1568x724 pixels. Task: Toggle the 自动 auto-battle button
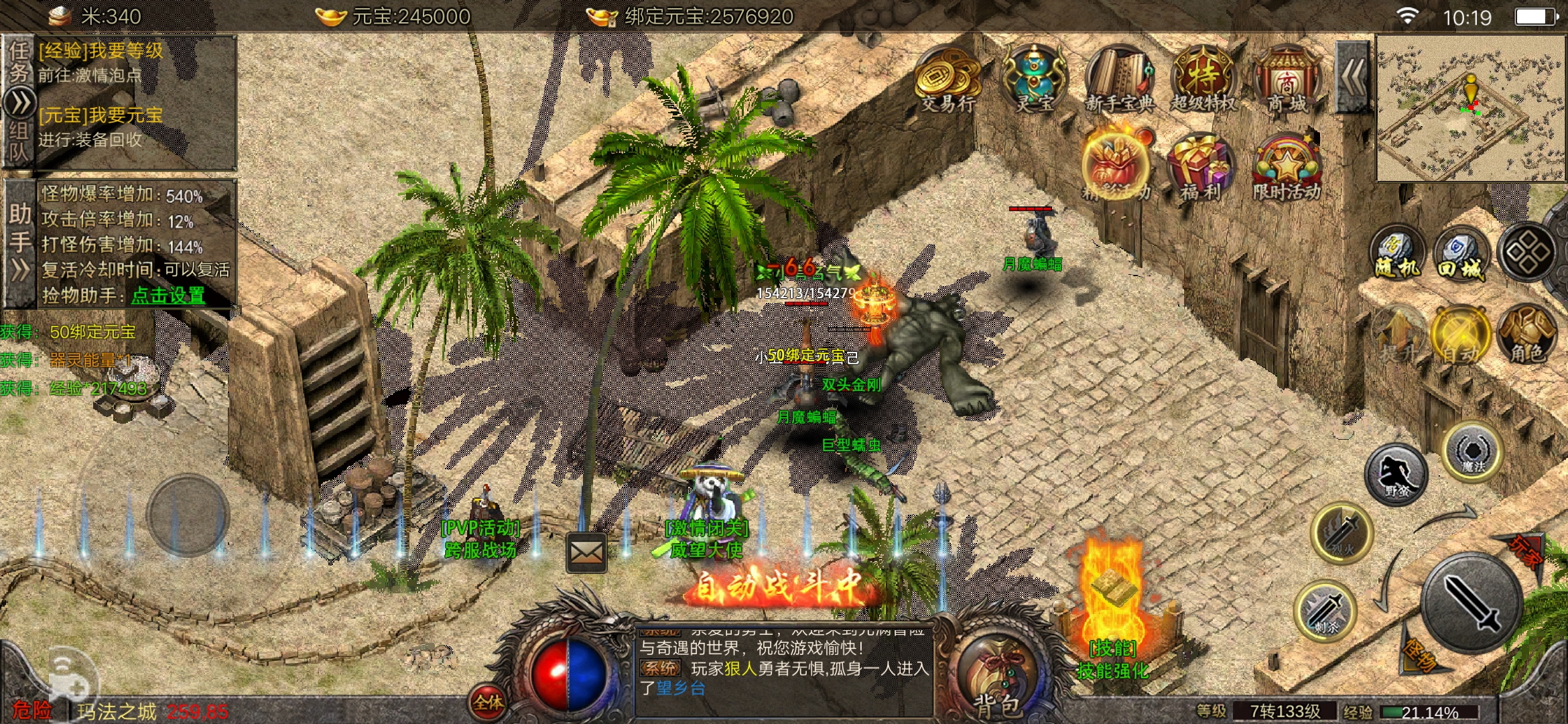[1460, 335]
